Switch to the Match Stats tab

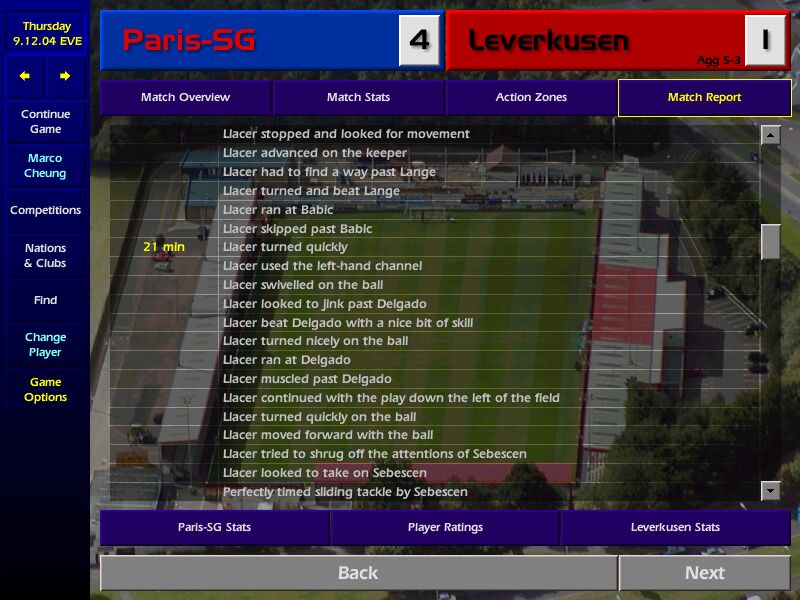coord(358,98)
